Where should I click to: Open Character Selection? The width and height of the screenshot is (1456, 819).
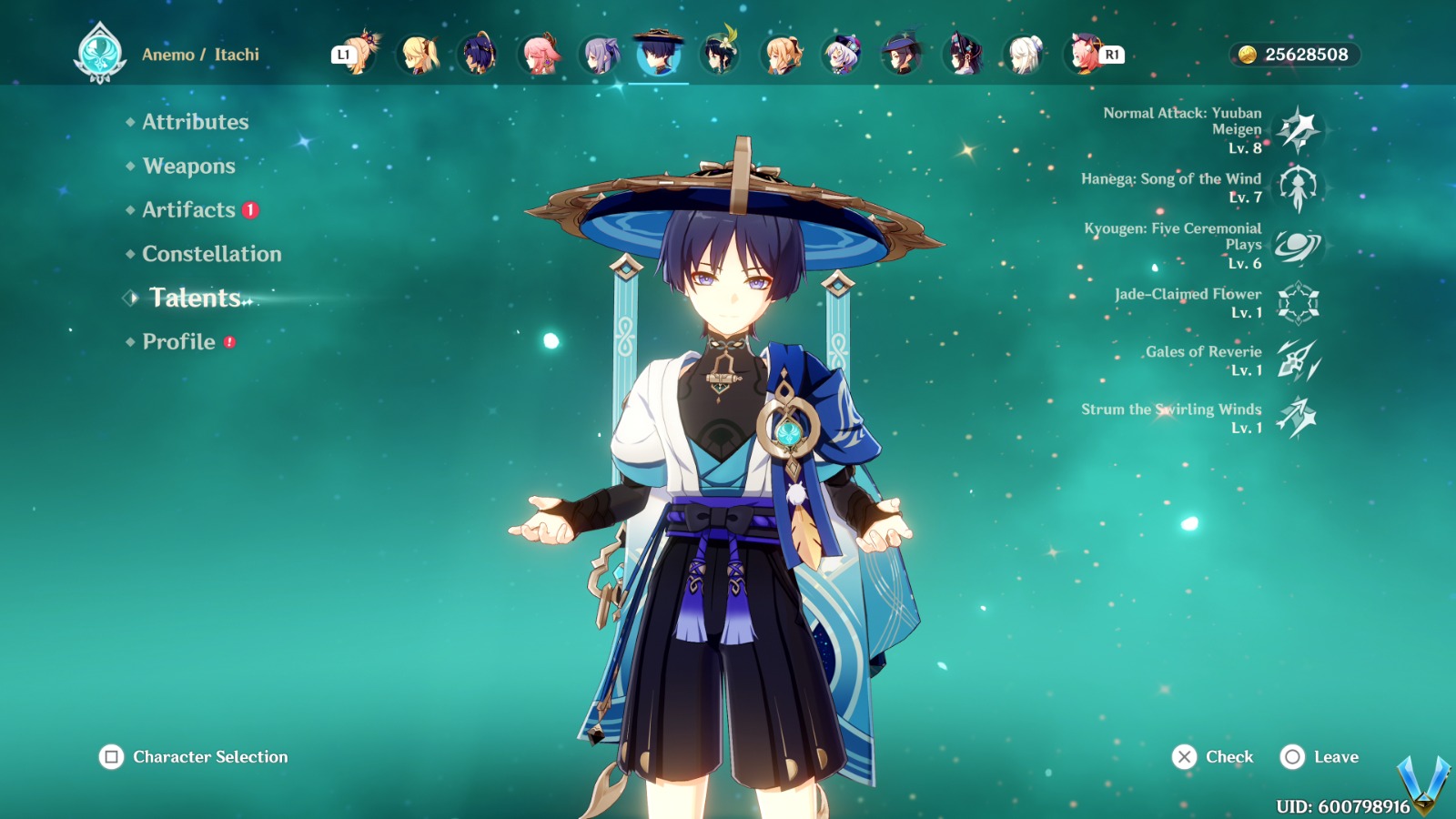pos(191,756)
